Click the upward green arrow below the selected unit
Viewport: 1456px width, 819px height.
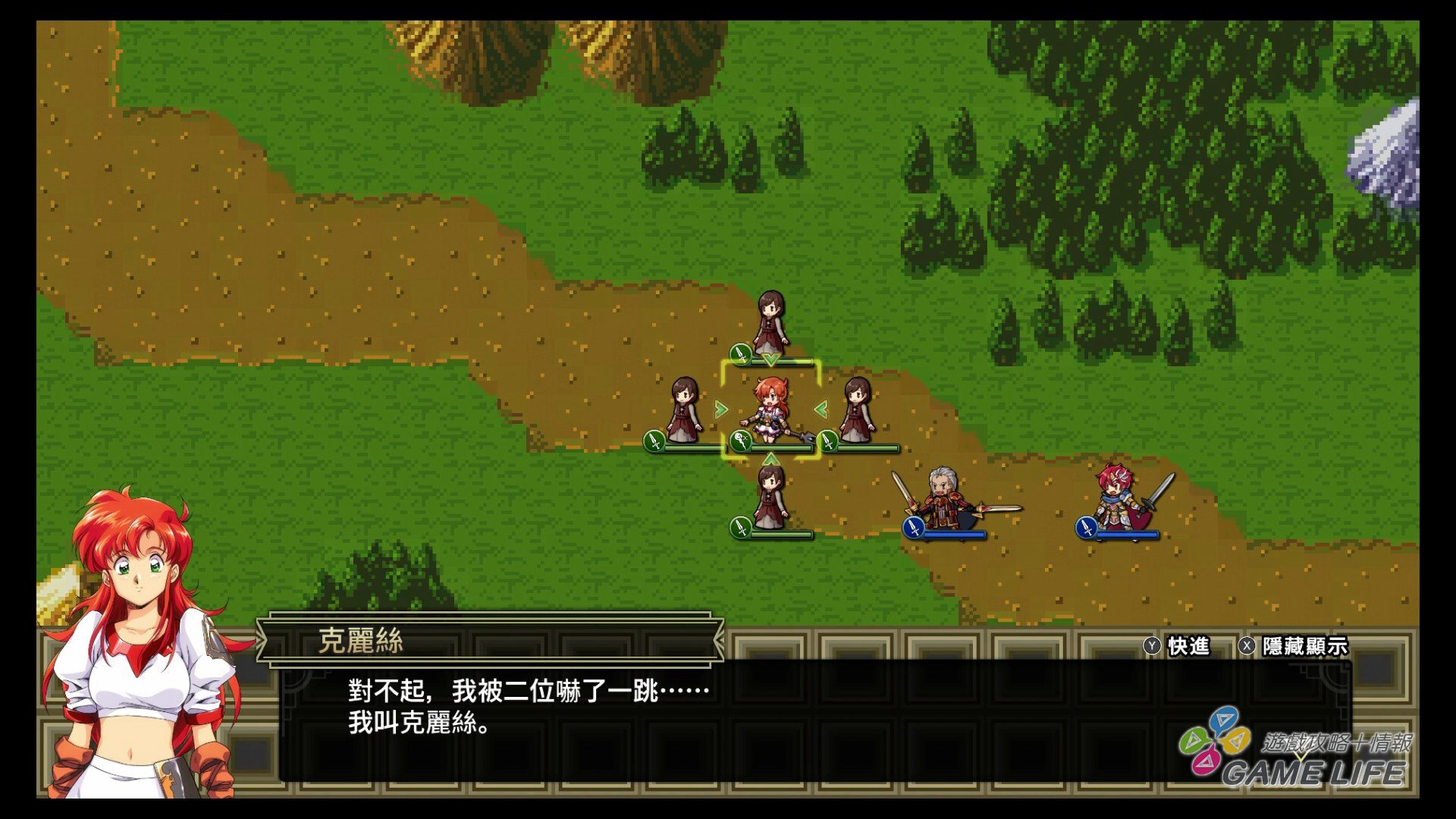click(x=770, y=458)
